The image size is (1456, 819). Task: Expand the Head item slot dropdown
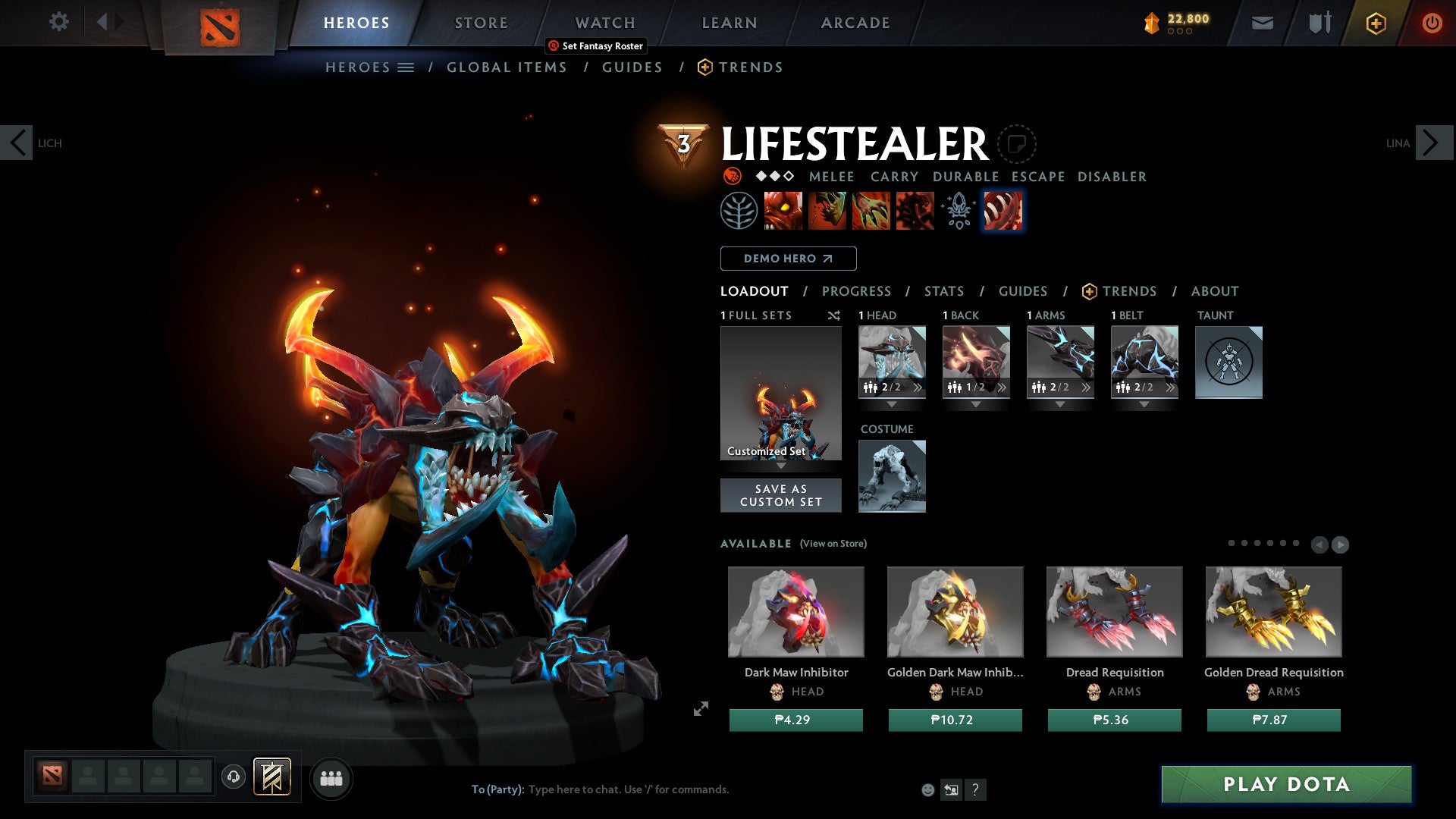coord(893,404)
